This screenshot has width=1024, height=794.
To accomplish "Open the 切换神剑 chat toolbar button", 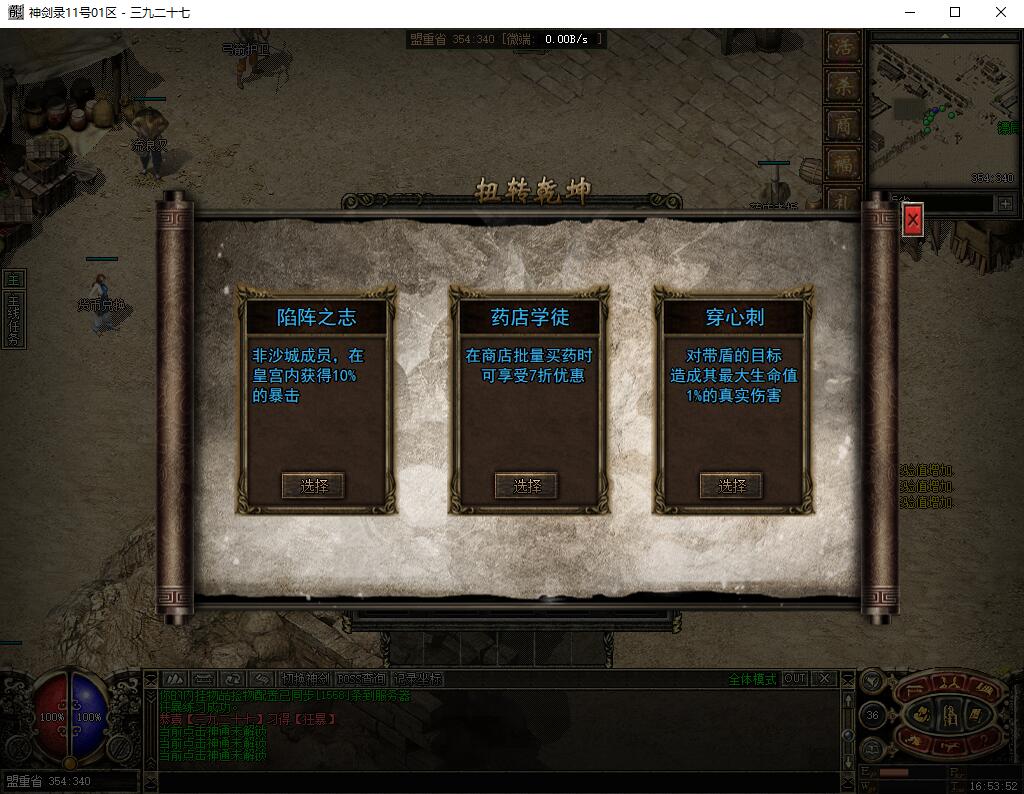I will tap(305, 679).
